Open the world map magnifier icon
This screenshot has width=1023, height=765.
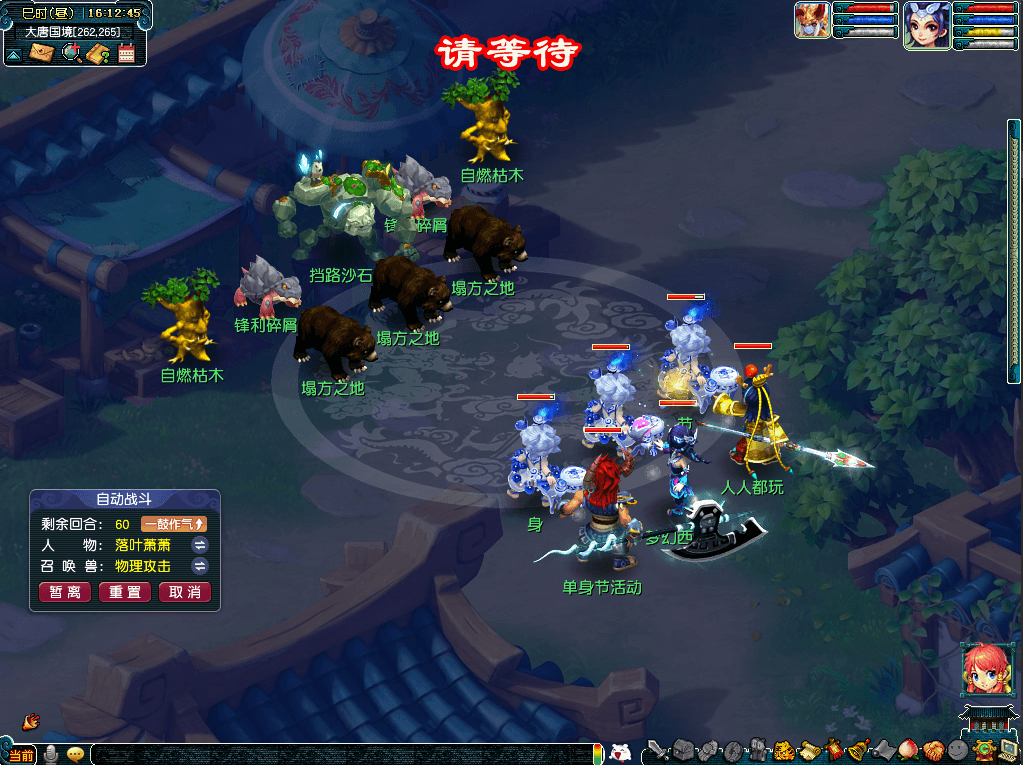(71, 53)
